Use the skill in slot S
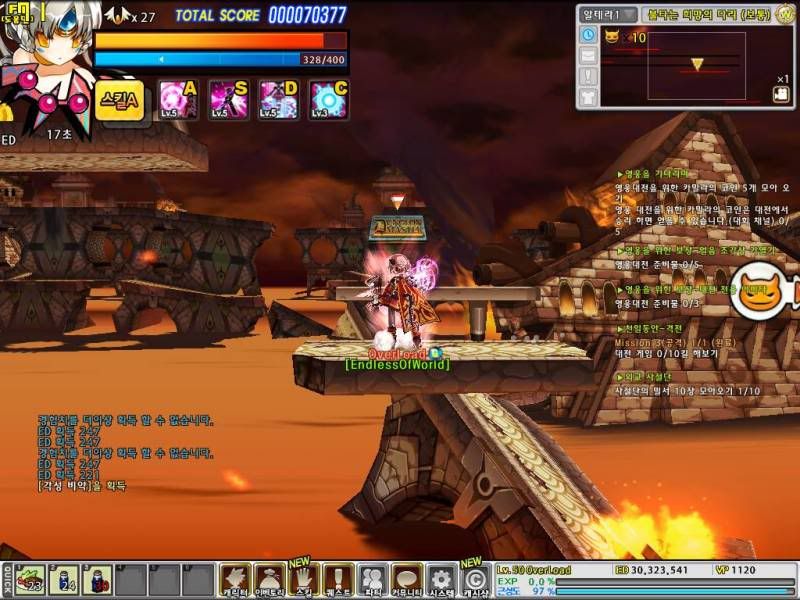800x600 pixels. 228,100
